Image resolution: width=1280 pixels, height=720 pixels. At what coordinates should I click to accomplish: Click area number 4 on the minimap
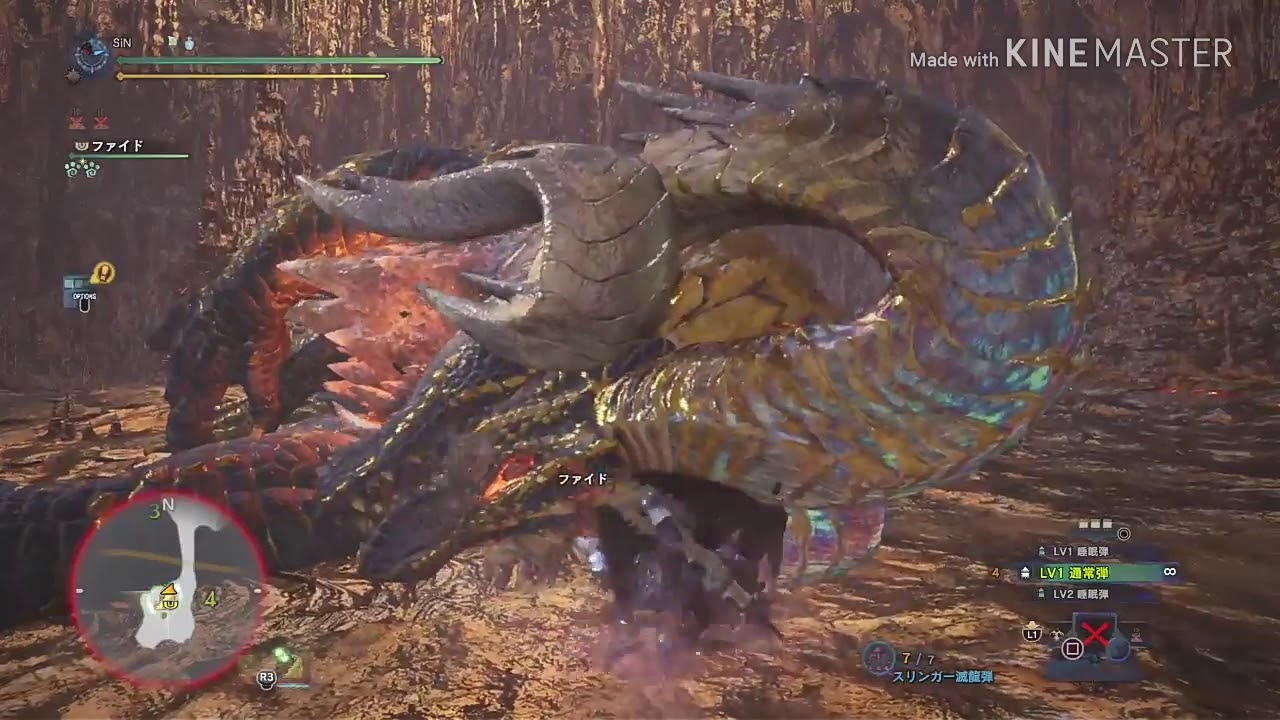point(210,600)
